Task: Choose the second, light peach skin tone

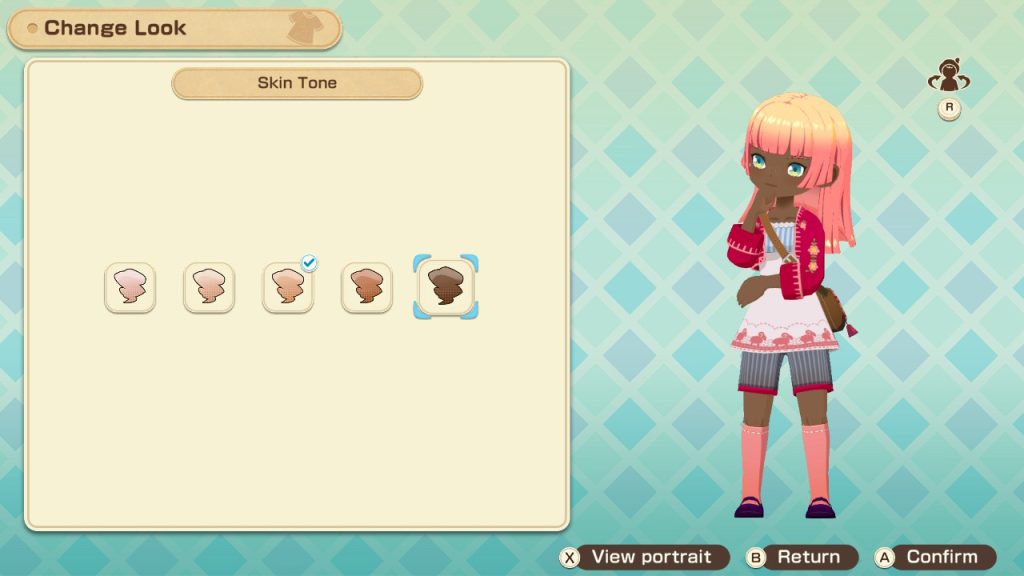Action: click(x=209, y=288)
